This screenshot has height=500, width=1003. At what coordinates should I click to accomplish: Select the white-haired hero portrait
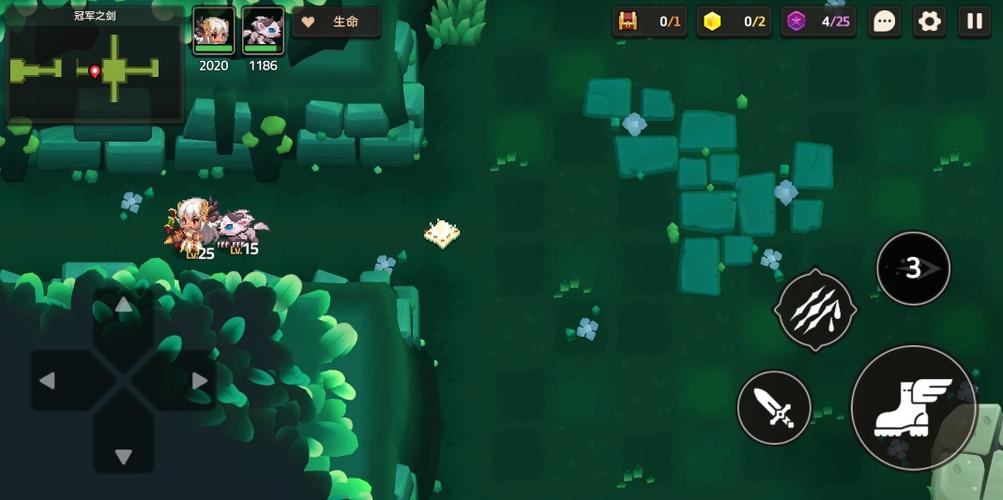coord(213,31)
